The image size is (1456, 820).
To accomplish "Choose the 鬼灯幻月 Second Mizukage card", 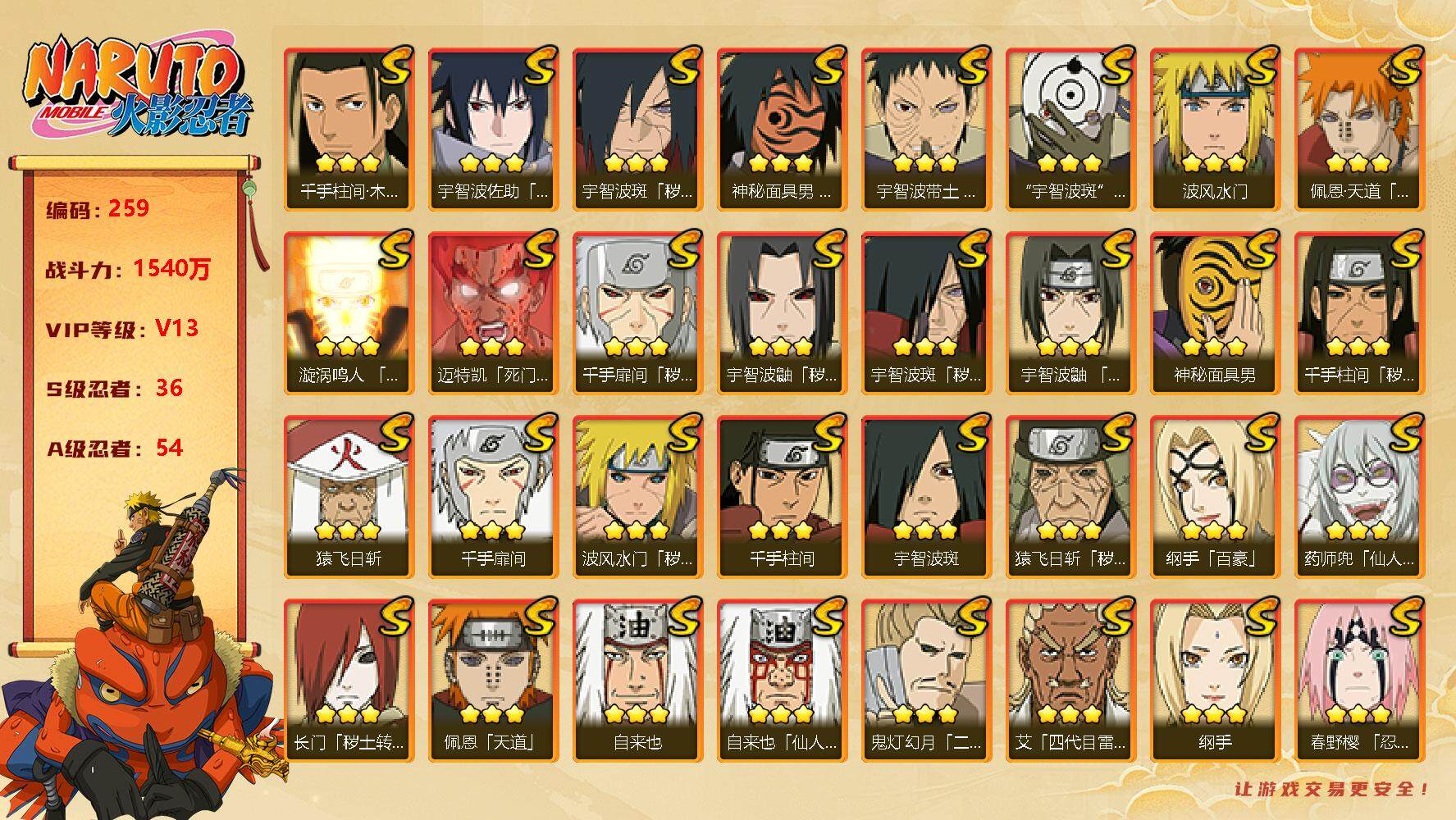I will [925, 680].
